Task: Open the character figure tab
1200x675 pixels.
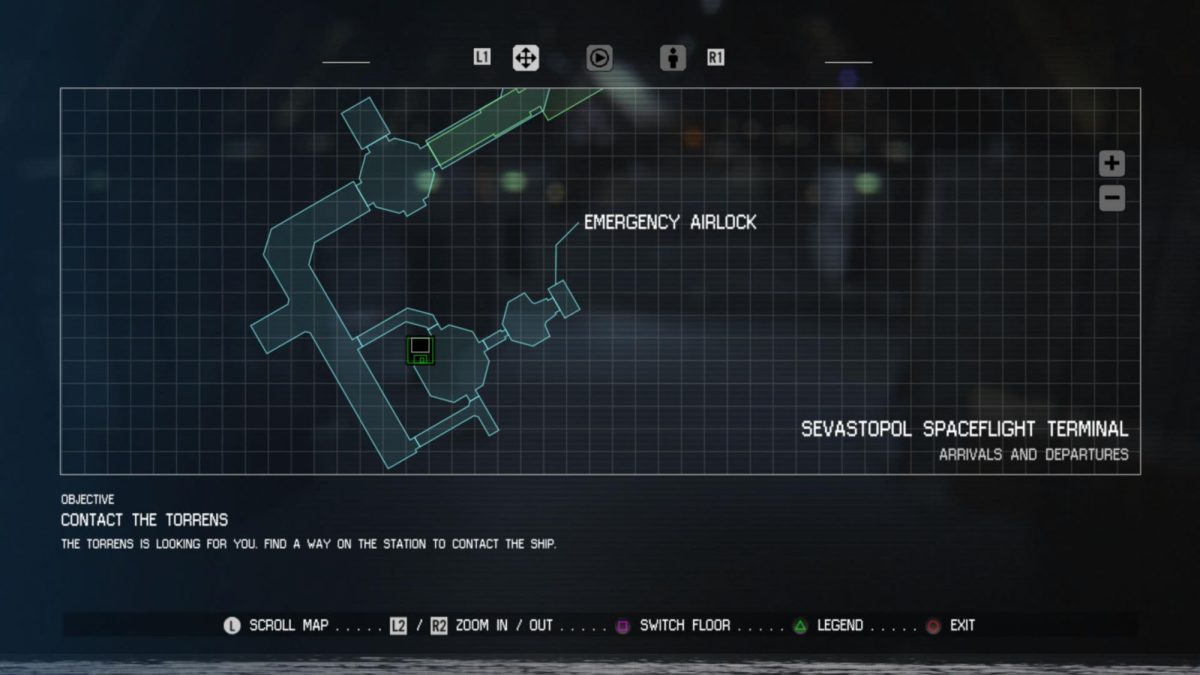Action: (673, 58)
